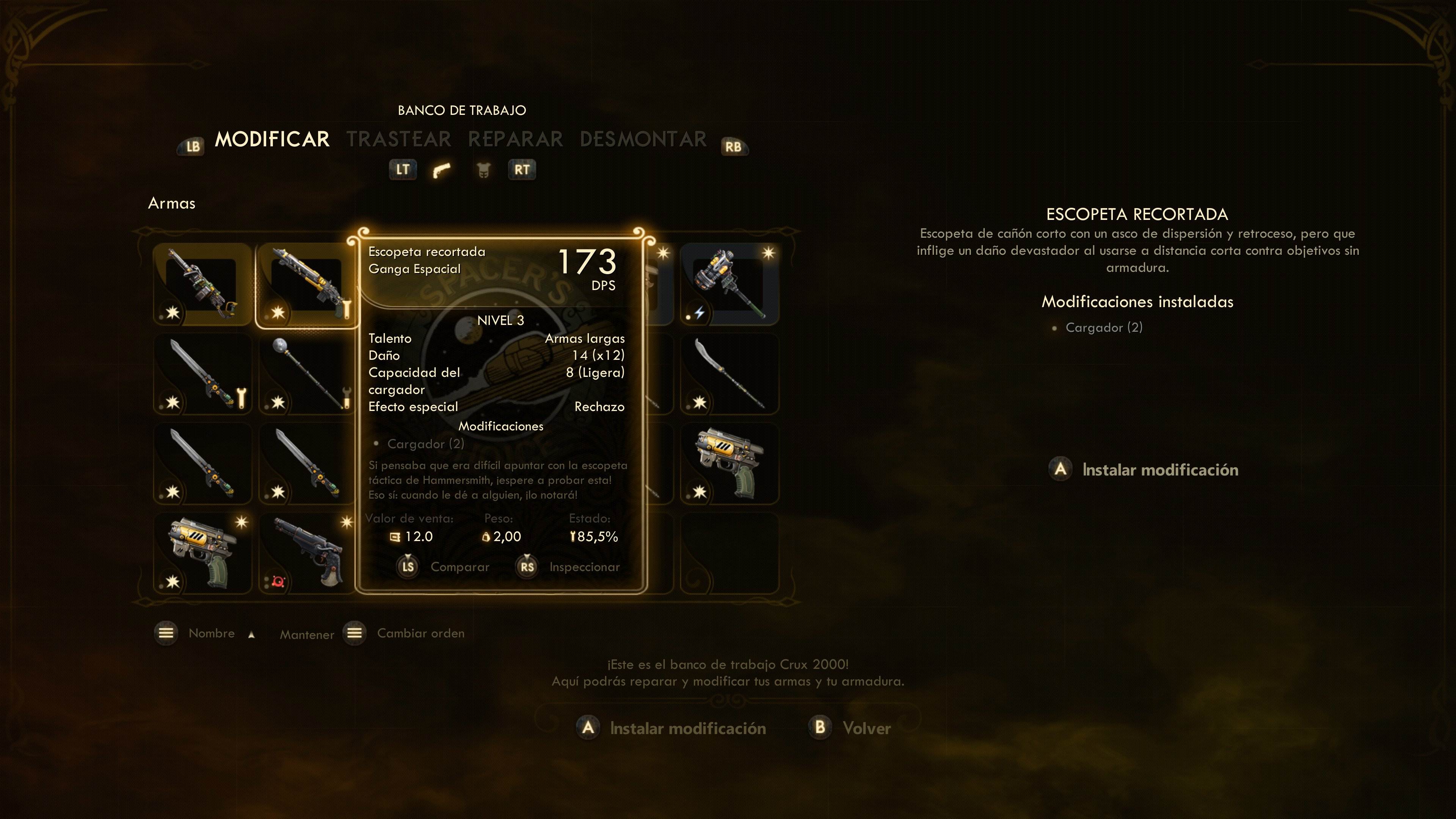Select the black revolver with red marker
The height and width of the screenshot is (819, 1456).
(306, 553)
